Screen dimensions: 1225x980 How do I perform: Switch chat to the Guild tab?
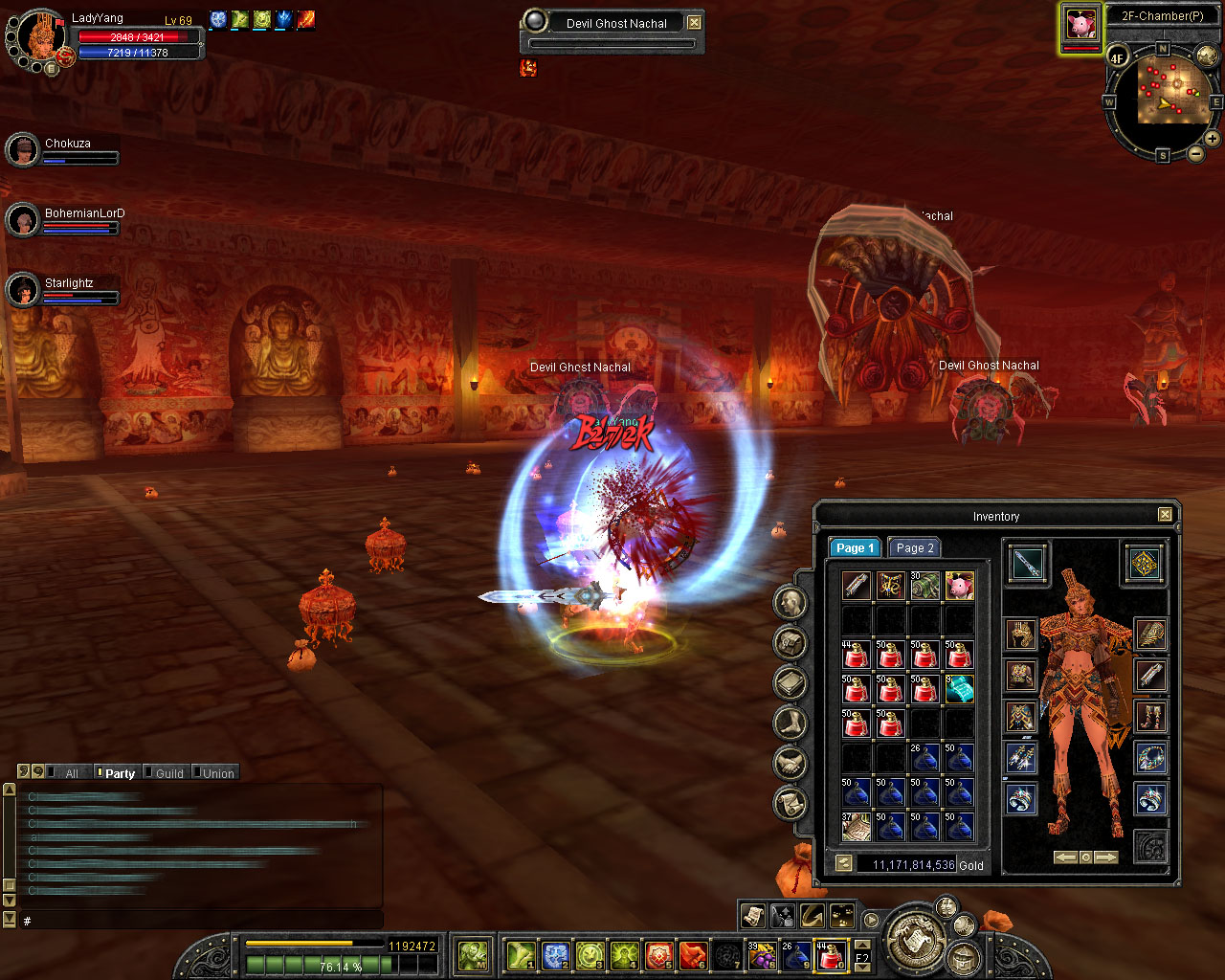tap(168, 773)
